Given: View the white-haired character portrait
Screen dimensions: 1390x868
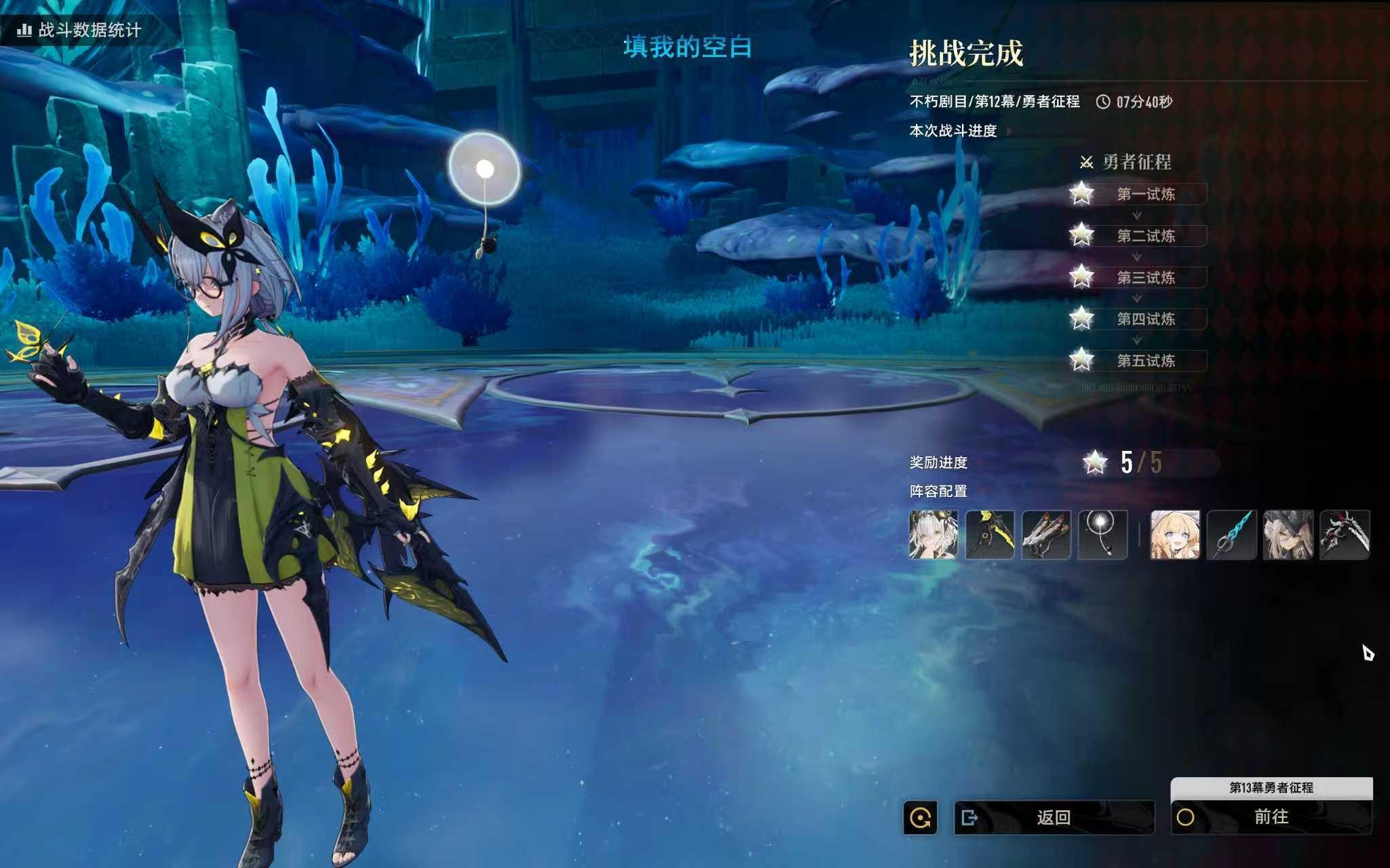Looking at the screenshot, I should click(x=933, y=535).
